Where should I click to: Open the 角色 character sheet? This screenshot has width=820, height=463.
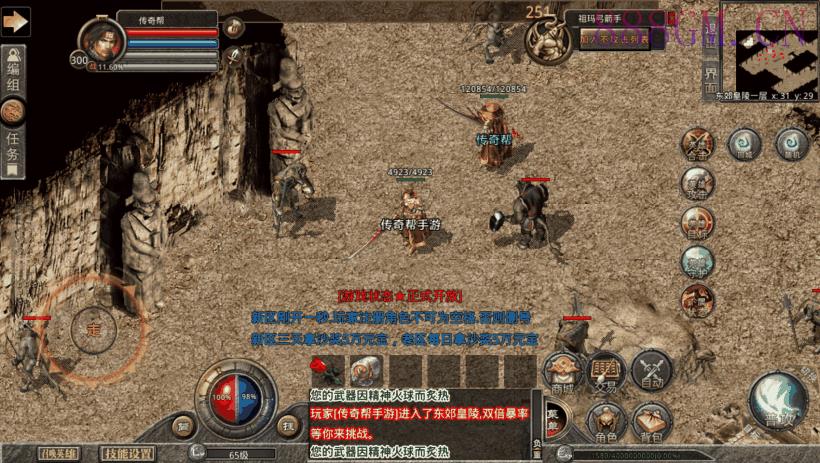click(x=606, y=423)
